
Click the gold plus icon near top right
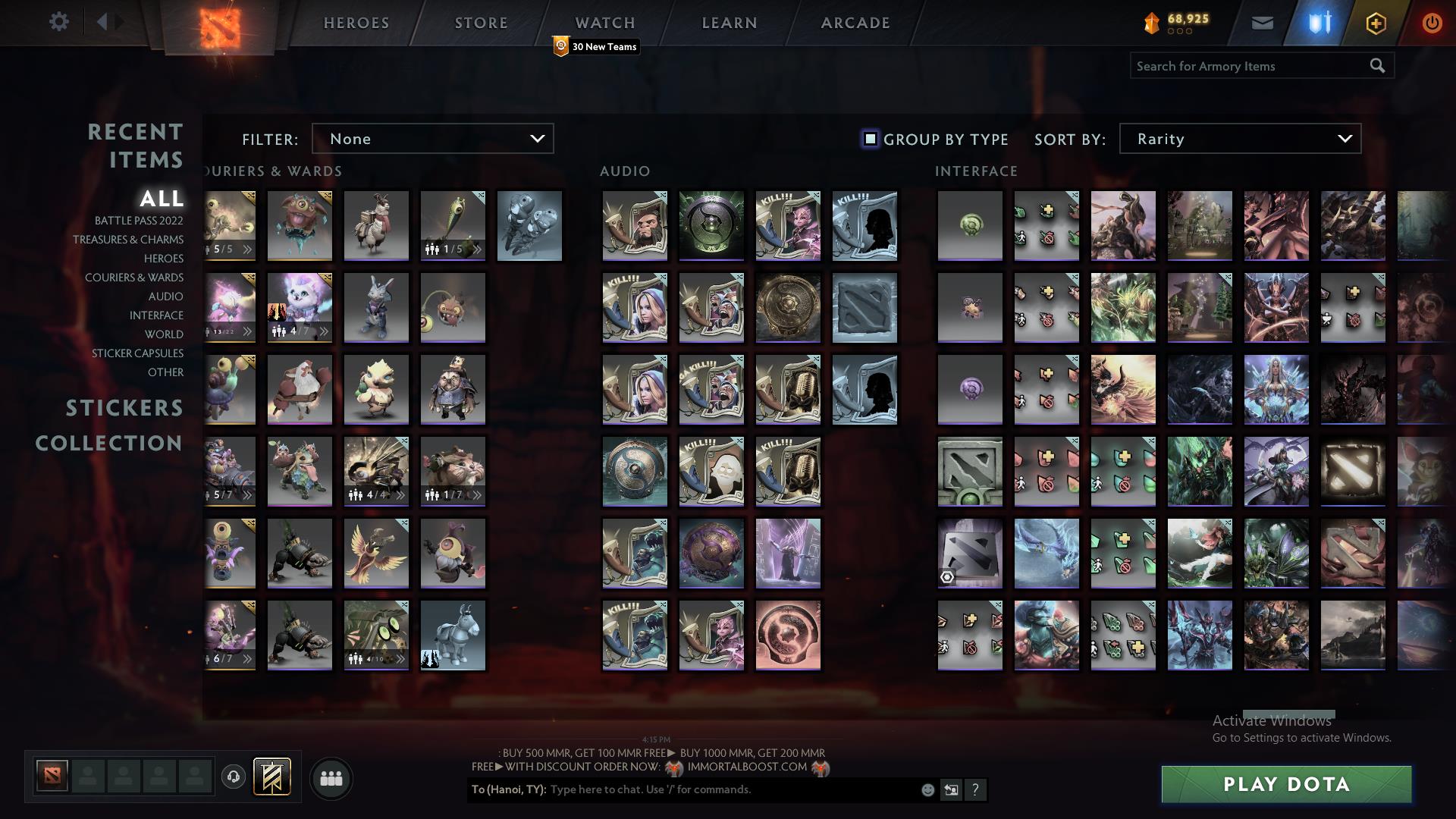click(x=1376, y=22)
